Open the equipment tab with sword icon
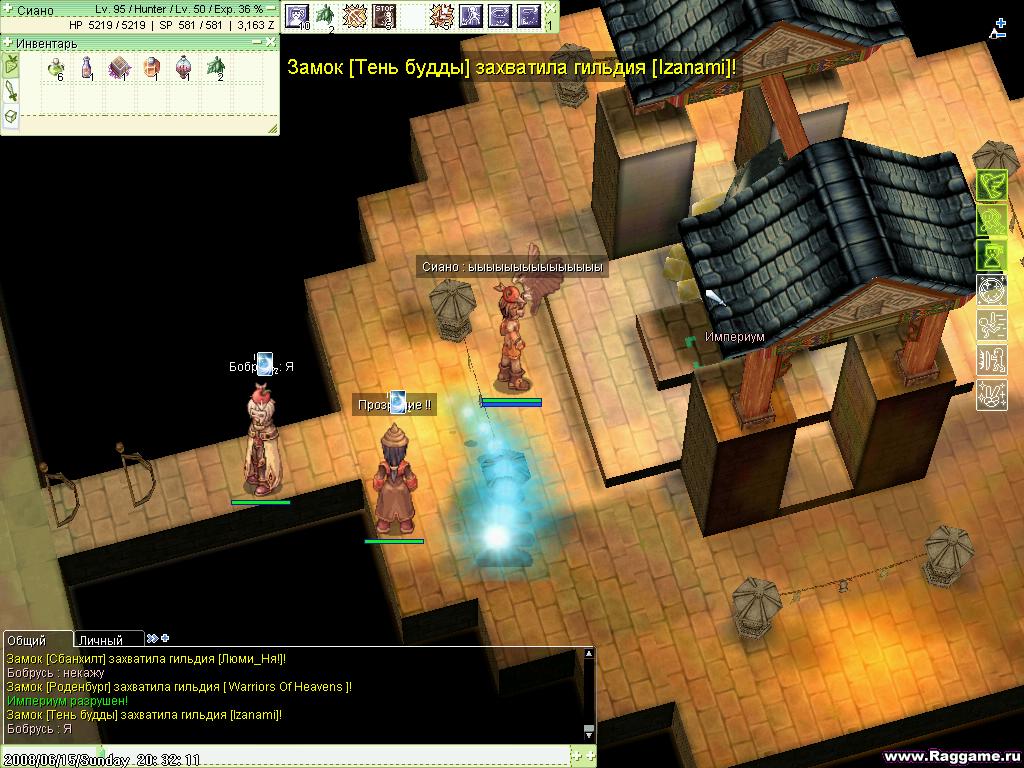 coord(10,92)
